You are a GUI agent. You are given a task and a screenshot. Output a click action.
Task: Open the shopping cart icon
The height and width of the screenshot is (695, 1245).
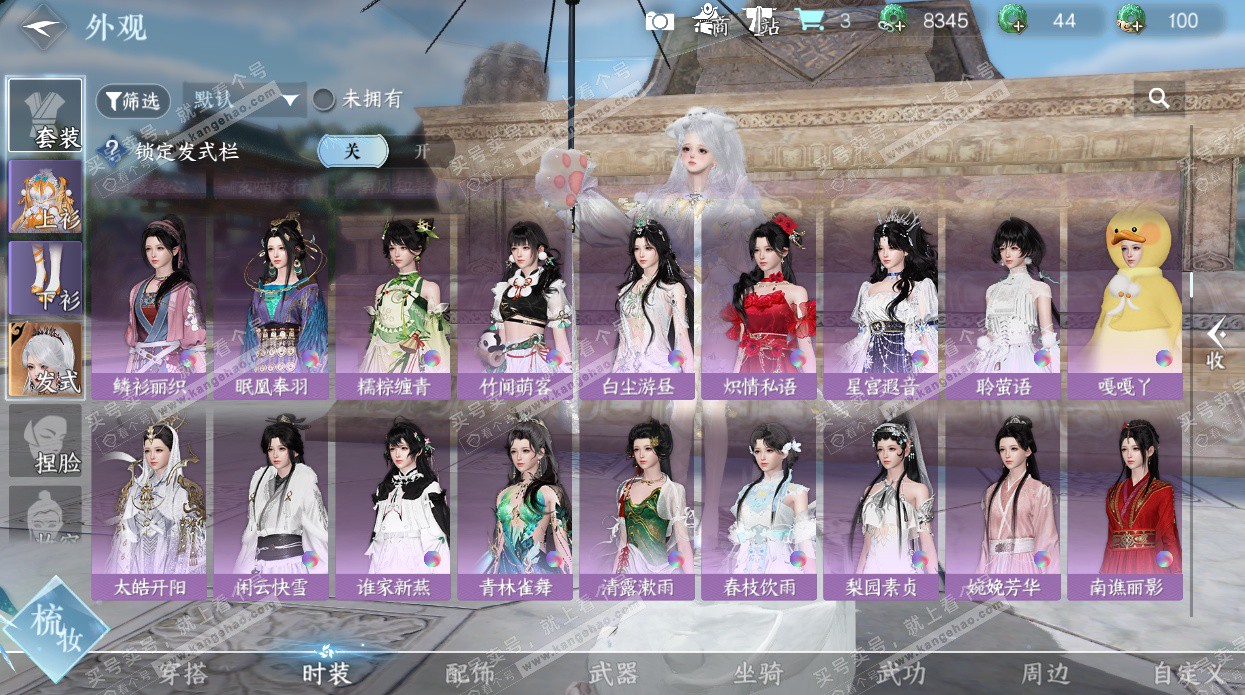pos(810,21)
